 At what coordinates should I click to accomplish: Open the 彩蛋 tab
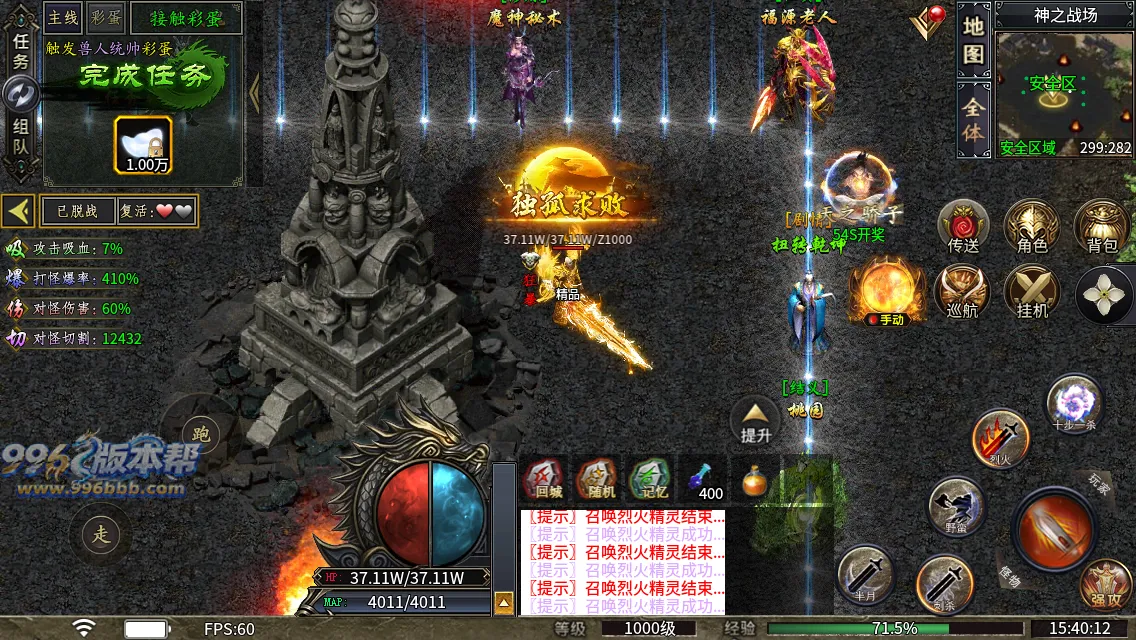[x=105, y=17]
